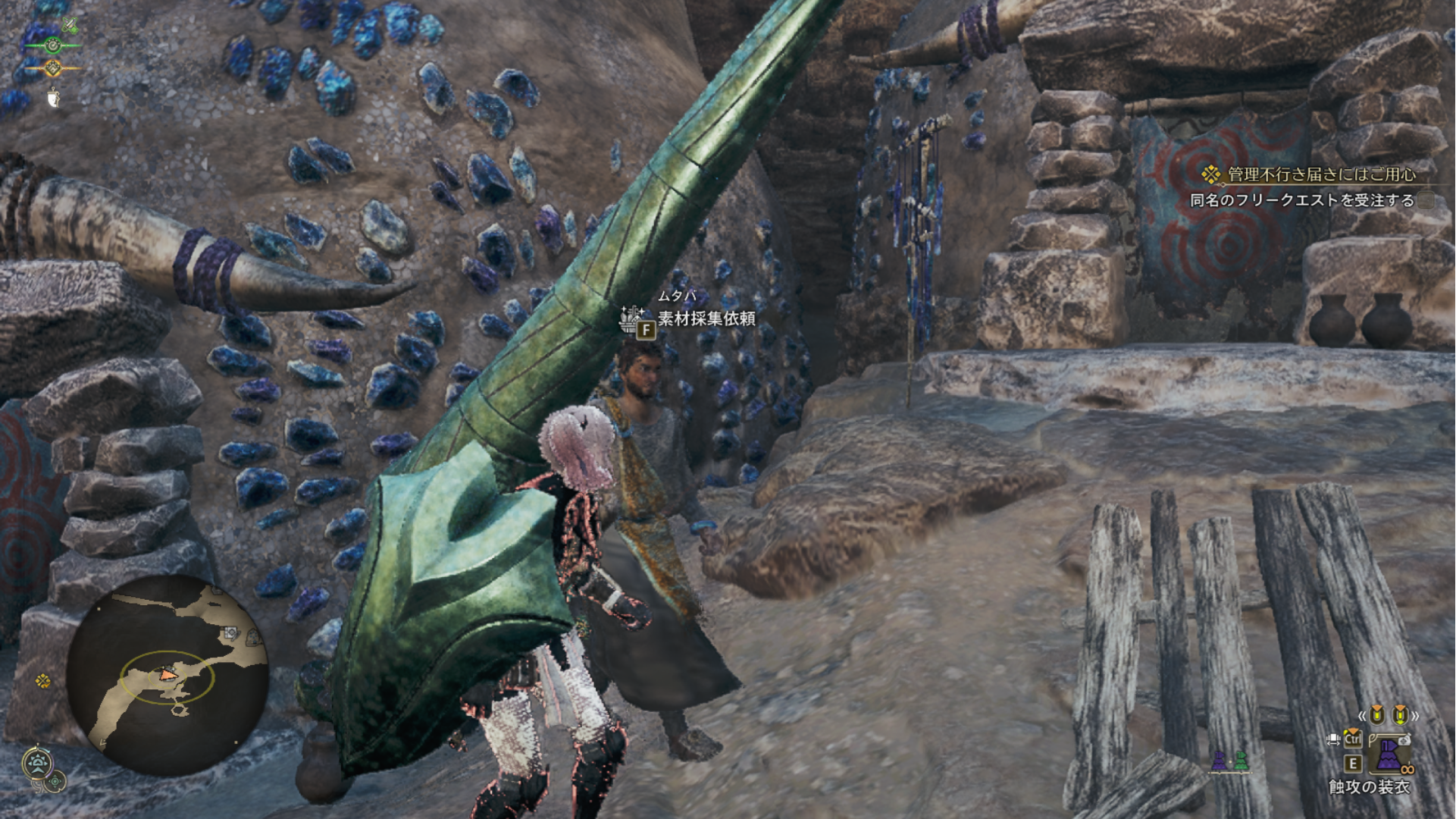Screen dimensions: 1456x819
Task: Select the 素材採集依頼 interaction prompt label
Action: tap(706, 318)
